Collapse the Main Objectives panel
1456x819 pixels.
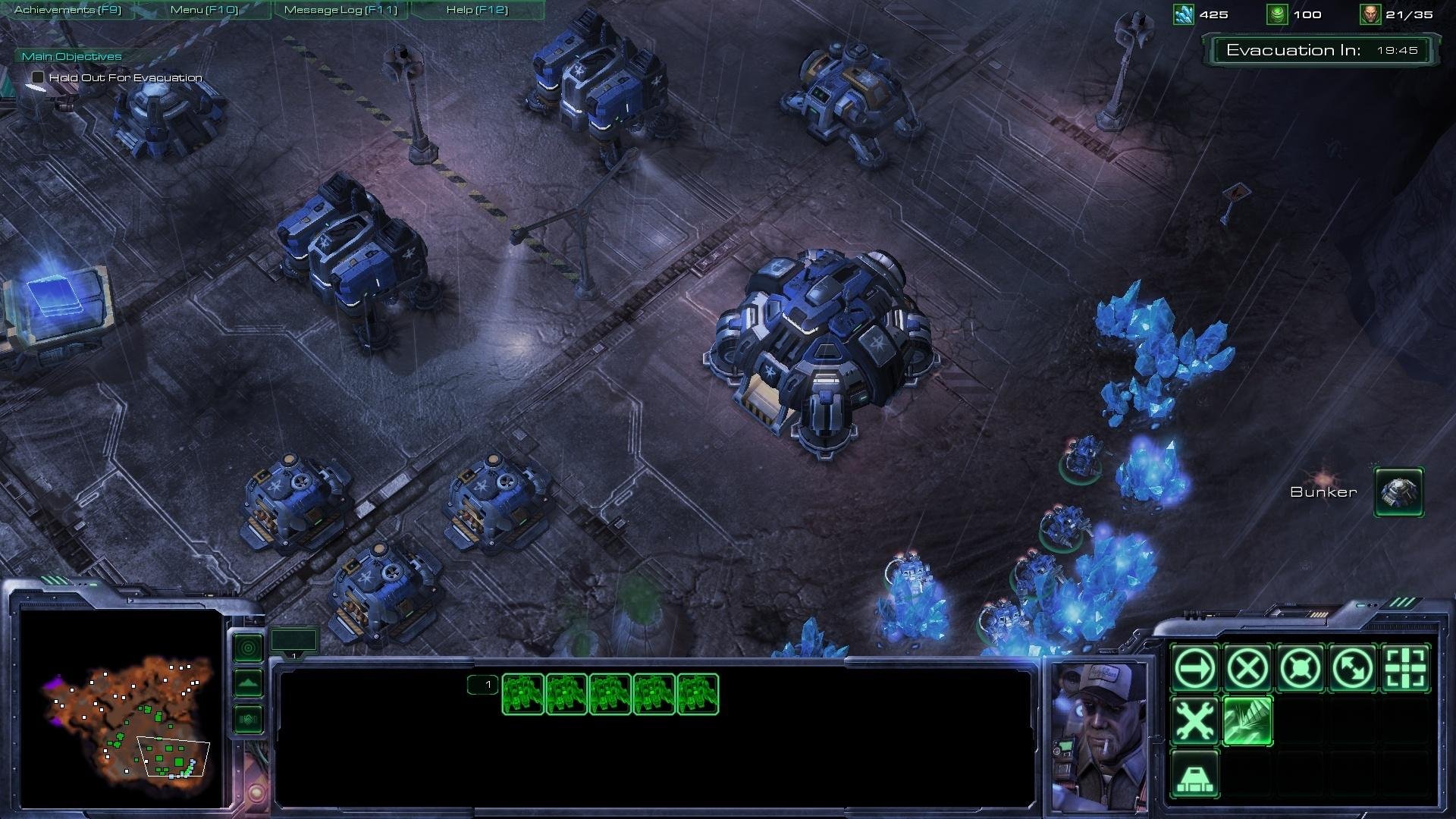pos(72,56)
